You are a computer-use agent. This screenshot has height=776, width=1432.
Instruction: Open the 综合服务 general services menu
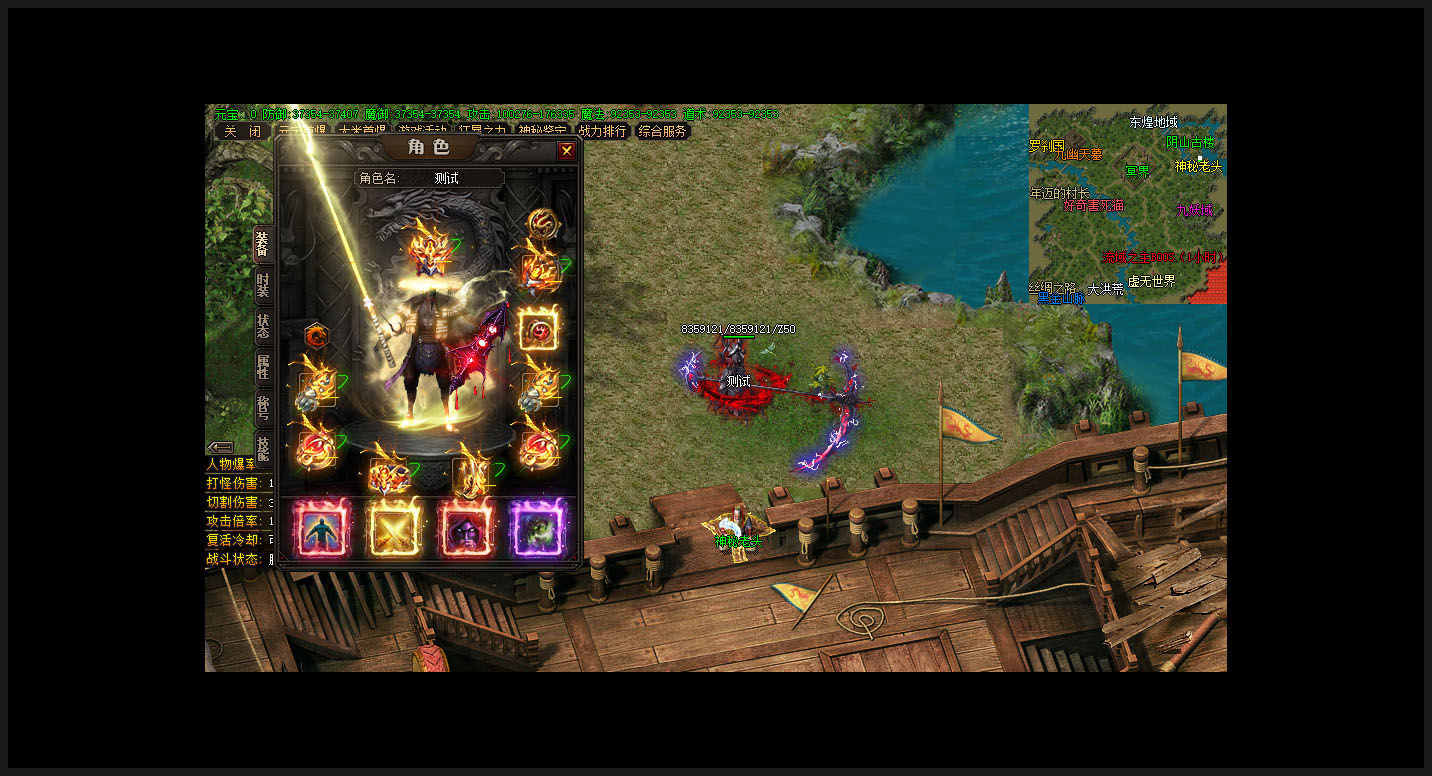663,131
